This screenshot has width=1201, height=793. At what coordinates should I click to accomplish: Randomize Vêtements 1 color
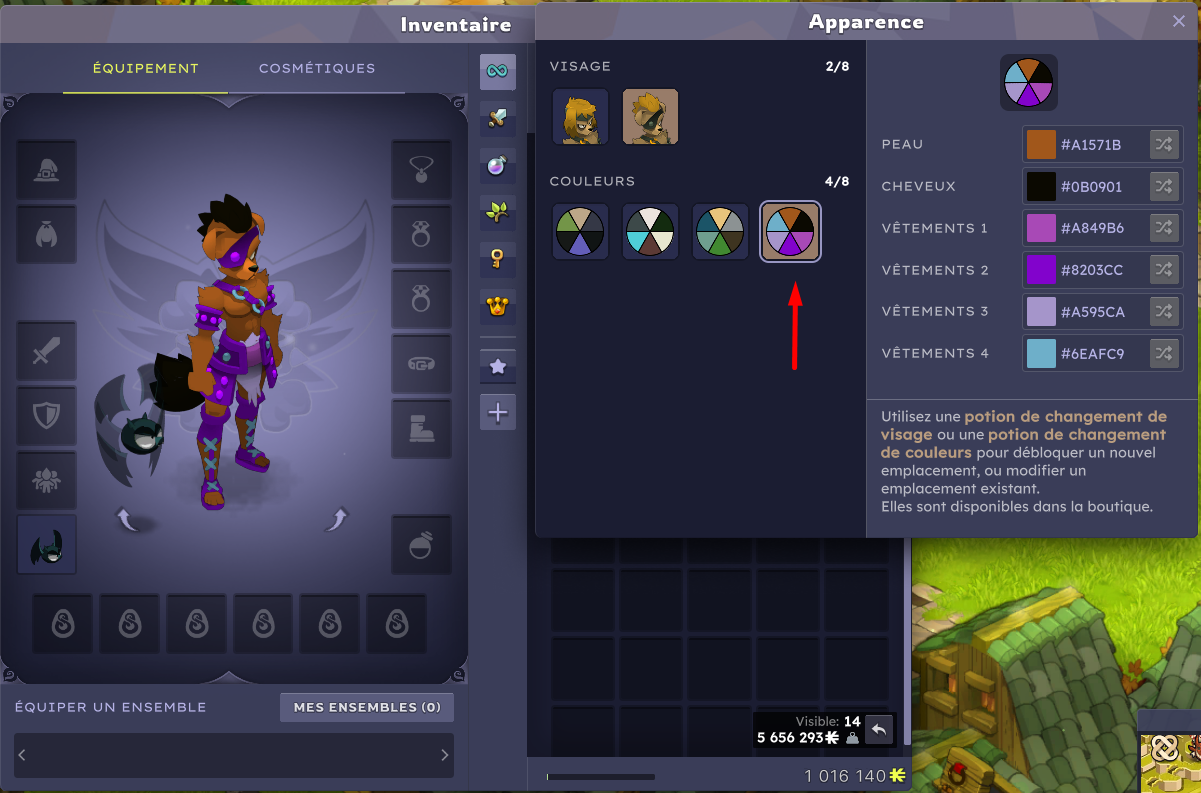1163,228
